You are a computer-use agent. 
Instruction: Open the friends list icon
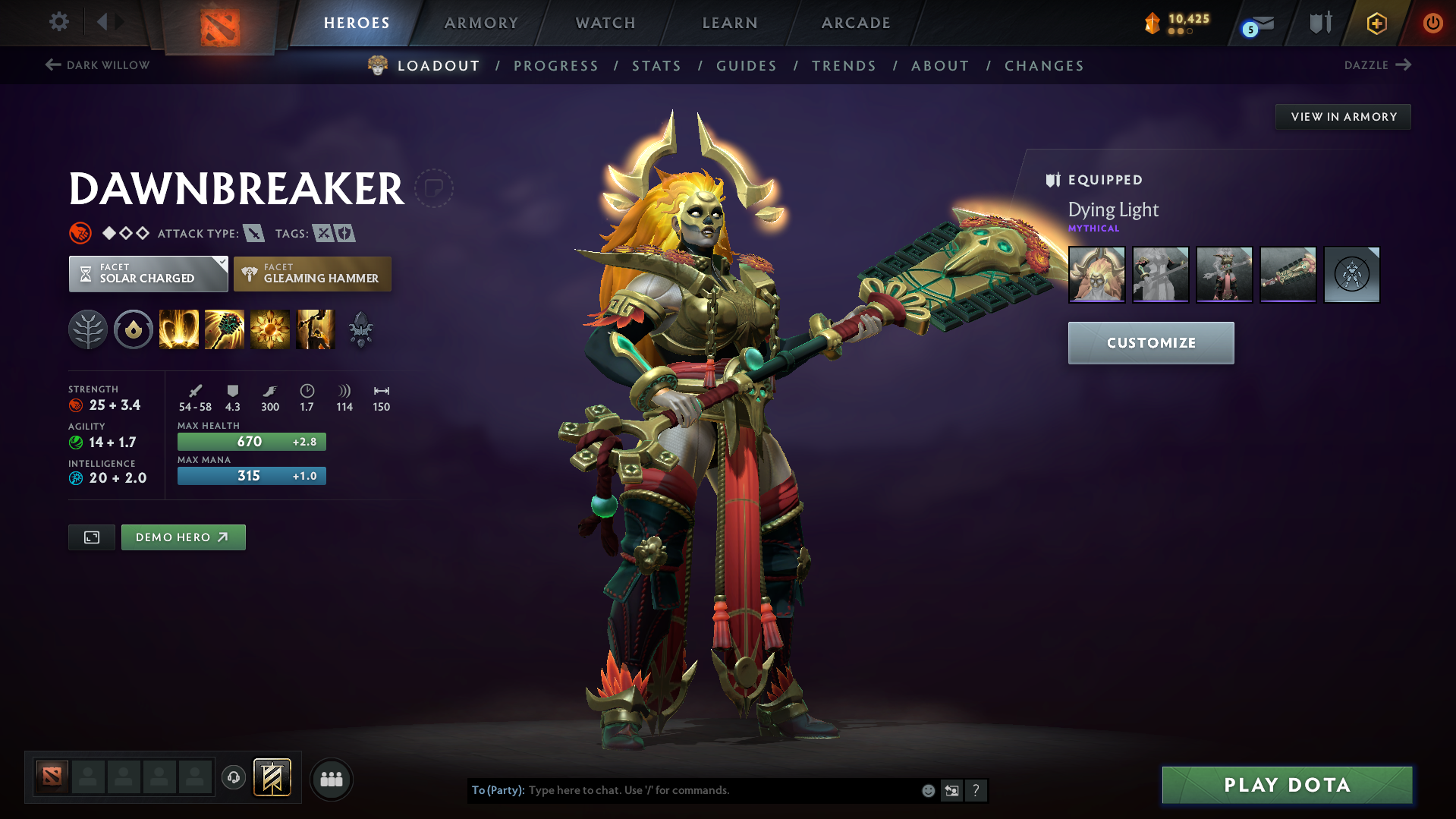[x=332, y=779]
